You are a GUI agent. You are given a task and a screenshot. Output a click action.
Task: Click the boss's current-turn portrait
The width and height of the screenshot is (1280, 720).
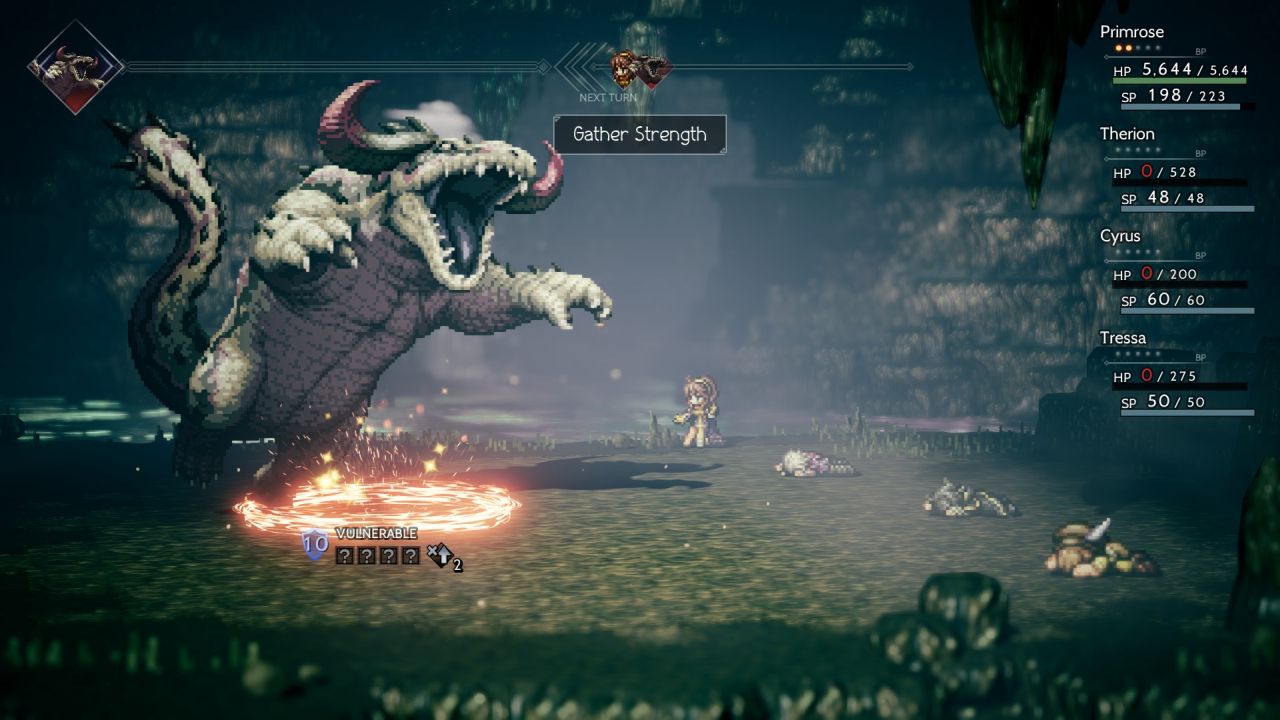pos(75,67)
